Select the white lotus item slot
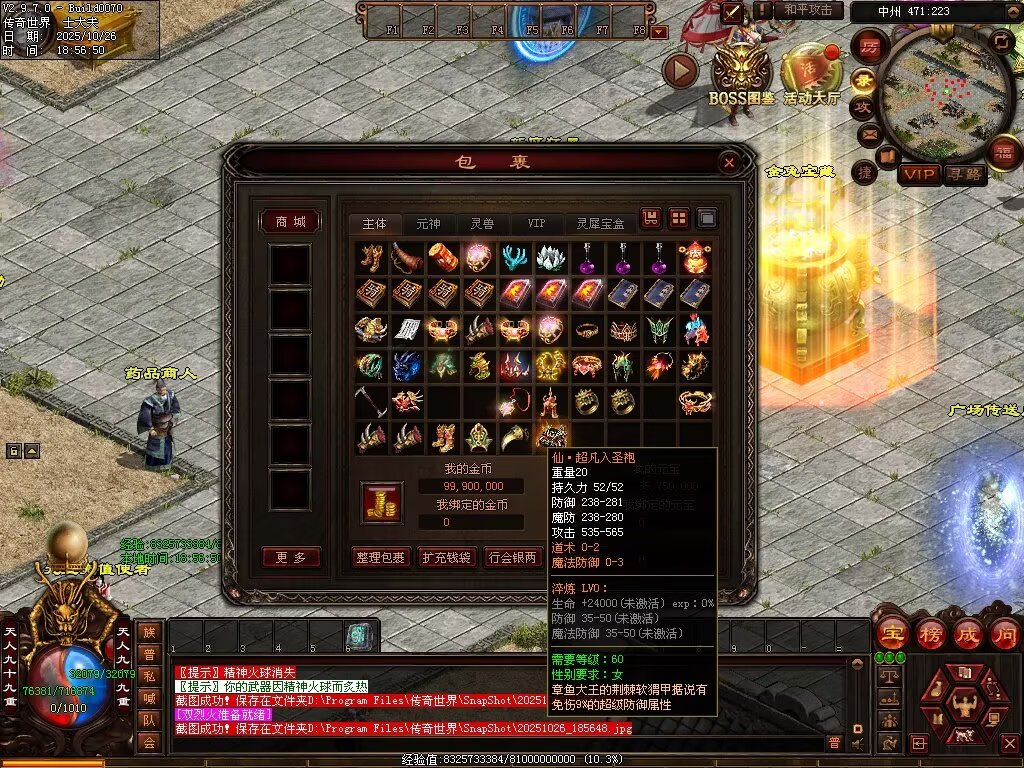Screen dimensions: 1024x768 [x=550, y=257]
